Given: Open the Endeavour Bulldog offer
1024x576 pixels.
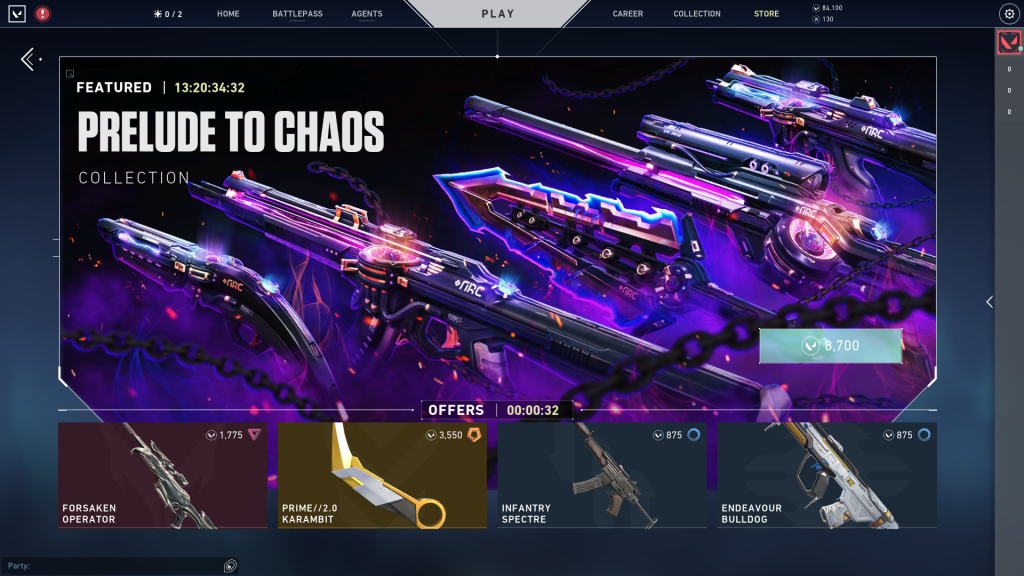Looking at the screenshot, I should click(827, 475).
